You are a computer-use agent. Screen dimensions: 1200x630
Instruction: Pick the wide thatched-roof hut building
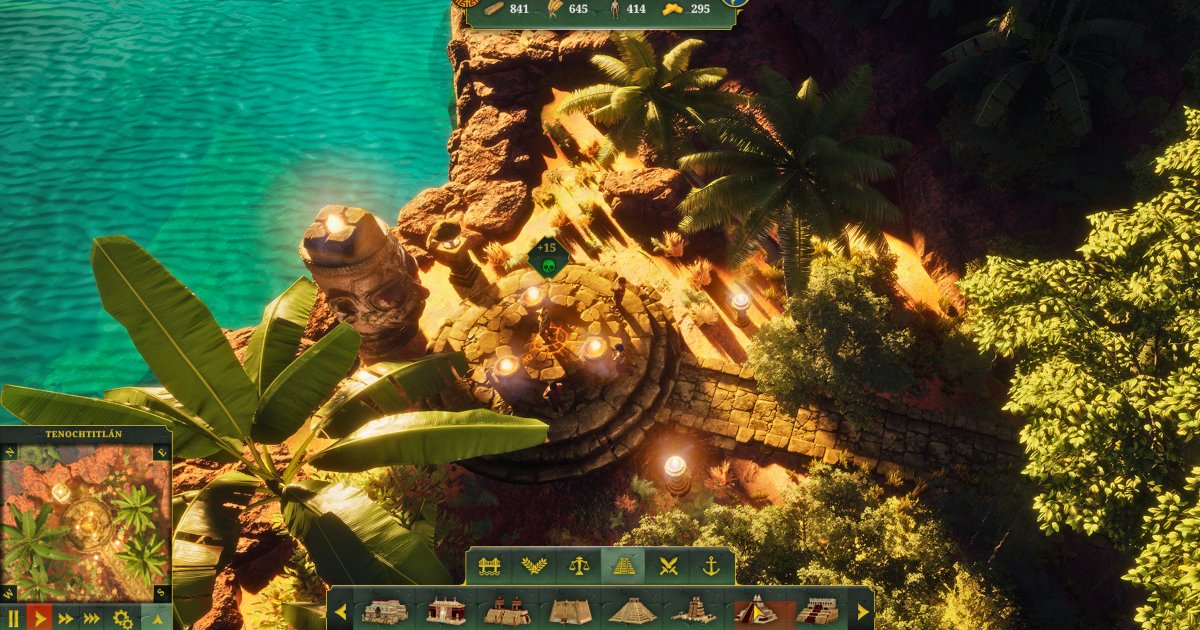pyautogui.click(x=570, y=611)
